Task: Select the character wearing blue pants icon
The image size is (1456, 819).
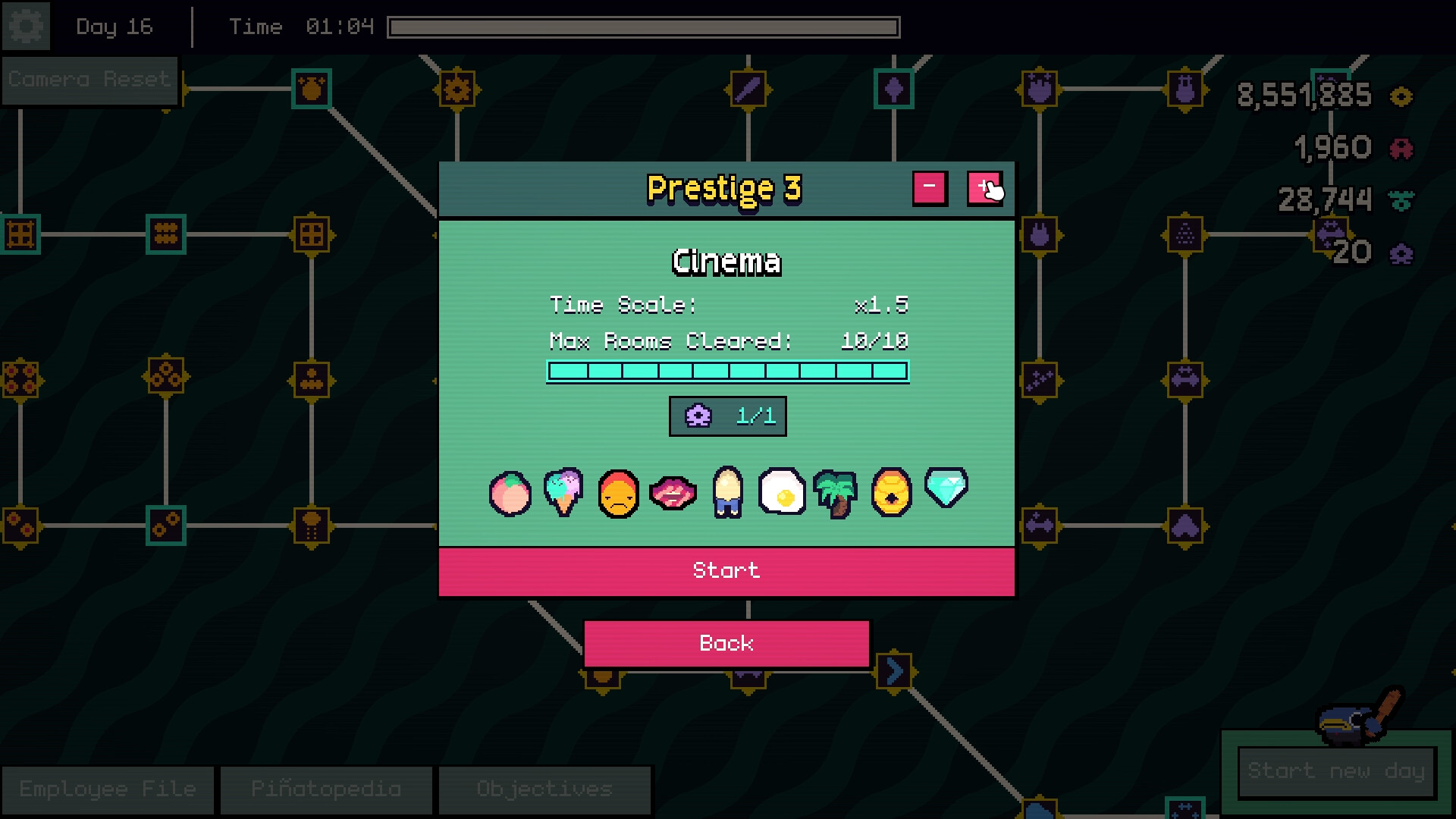Action: (x=726, y=493)
